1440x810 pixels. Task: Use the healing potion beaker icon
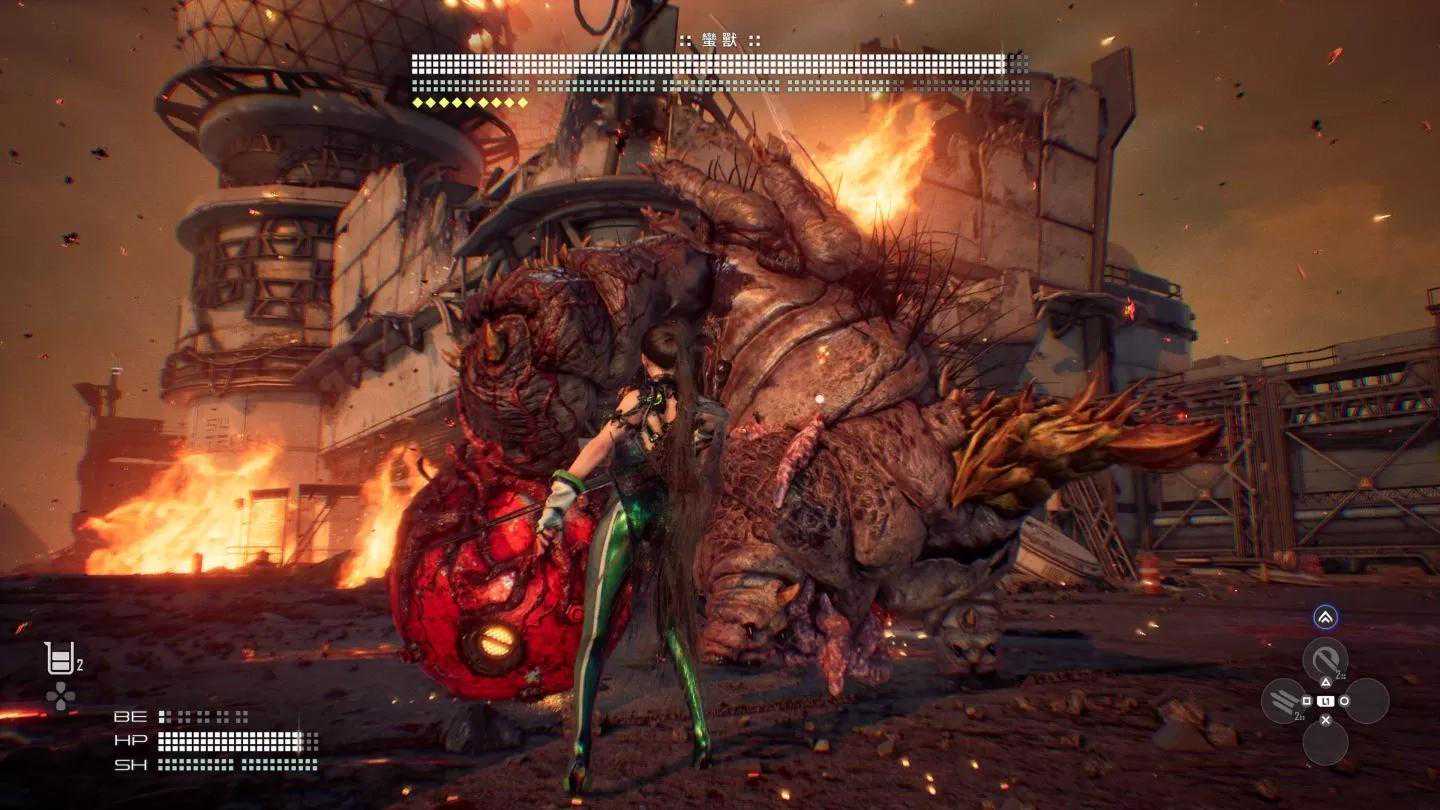click(x=59, y=658)
